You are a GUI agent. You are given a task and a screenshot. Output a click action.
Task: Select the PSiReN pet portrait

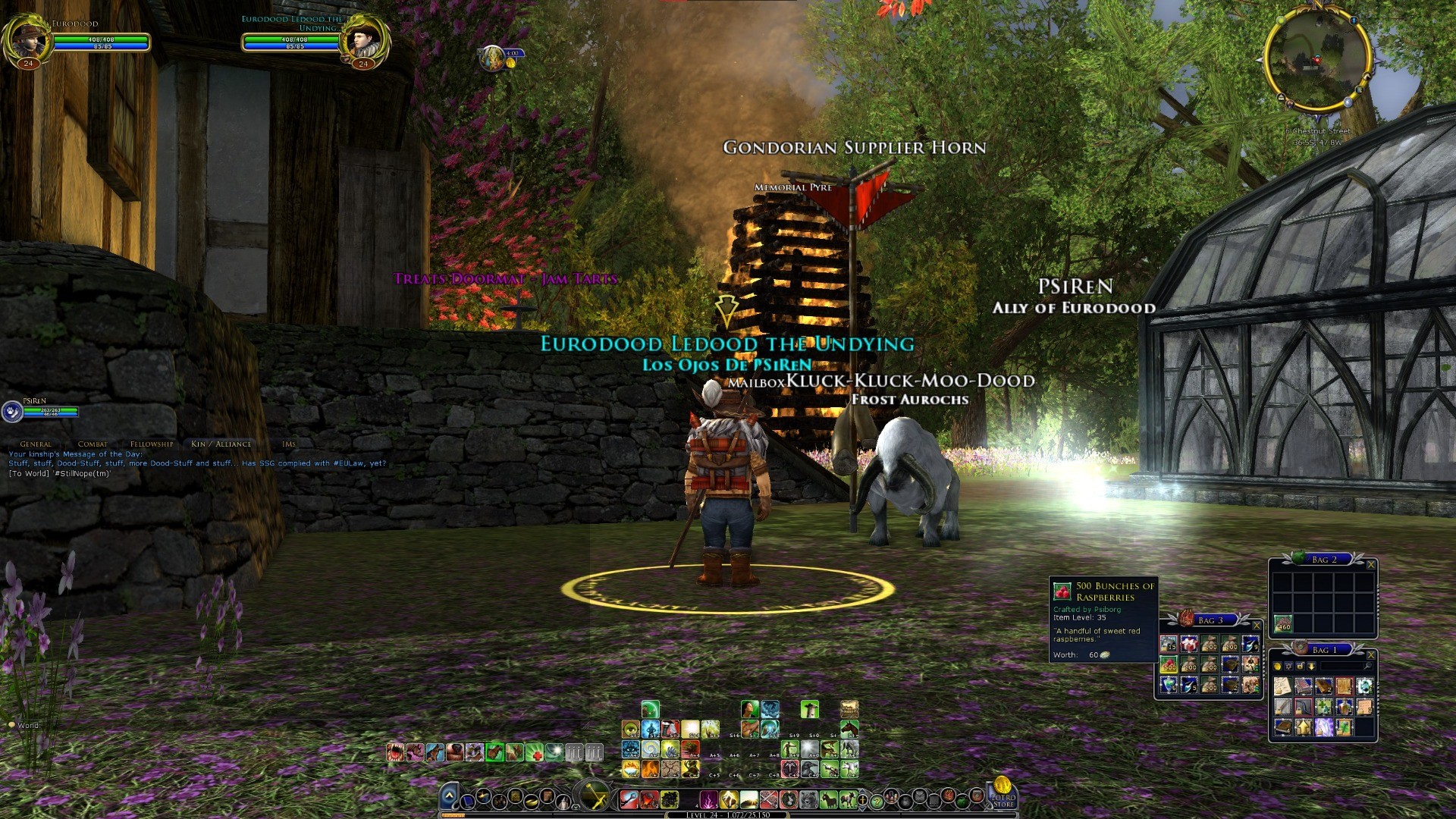[x=12, y=412]
